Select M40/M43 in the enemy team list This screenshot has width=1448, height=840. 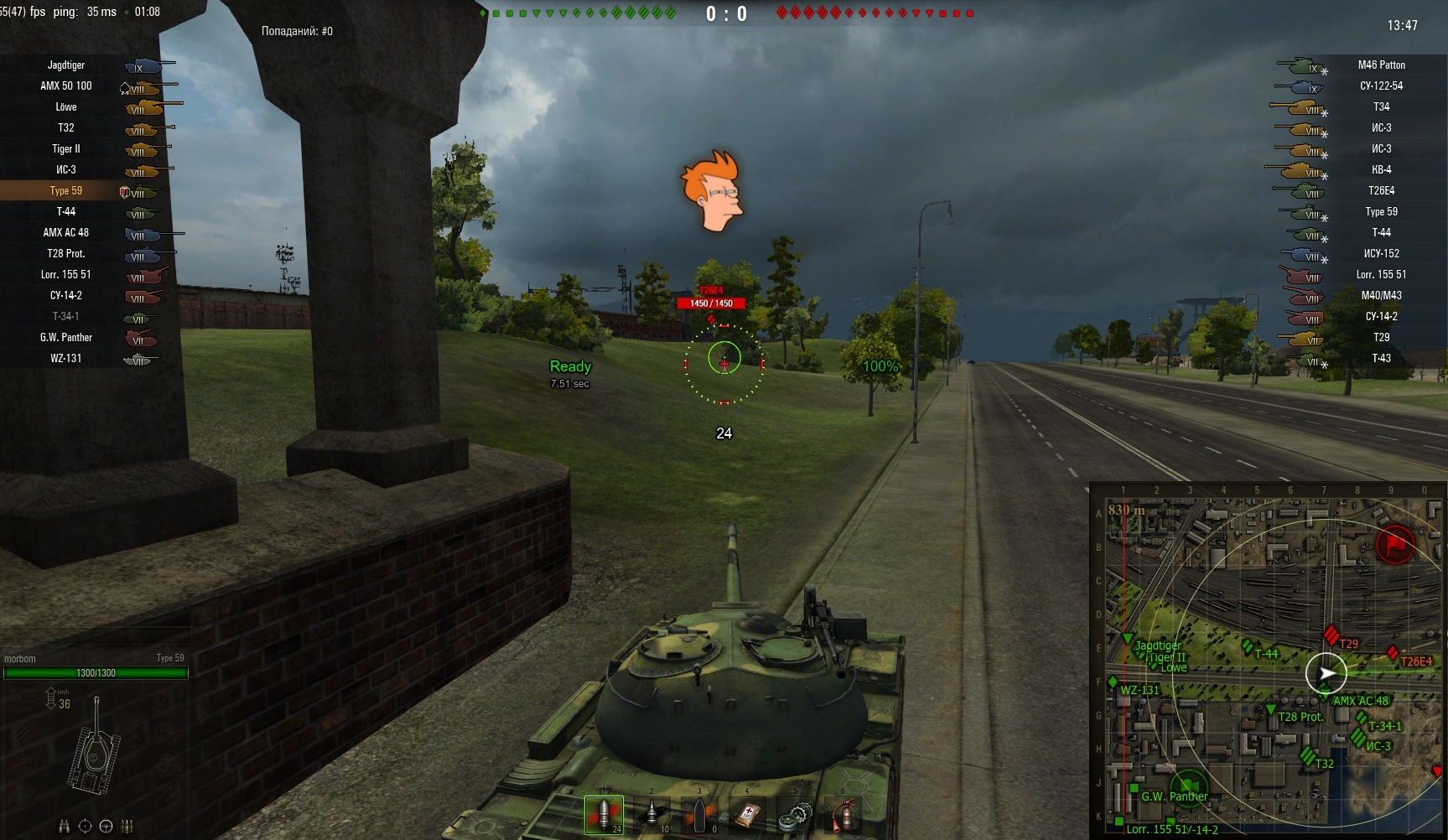[x=1381, y=296]
